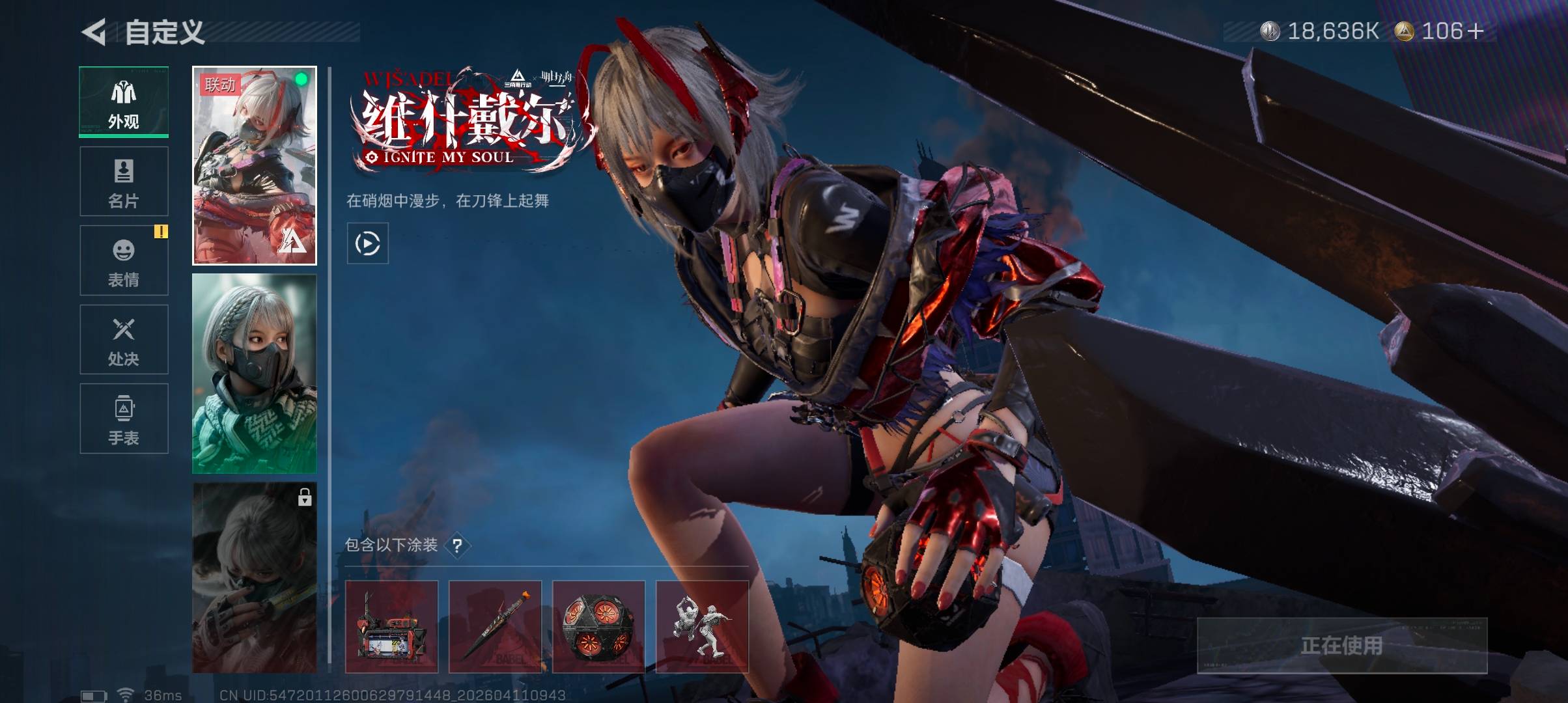1568x703 pixels.
Task: Switch to the 外观 appearance tab
Action: tap(124, 102)
